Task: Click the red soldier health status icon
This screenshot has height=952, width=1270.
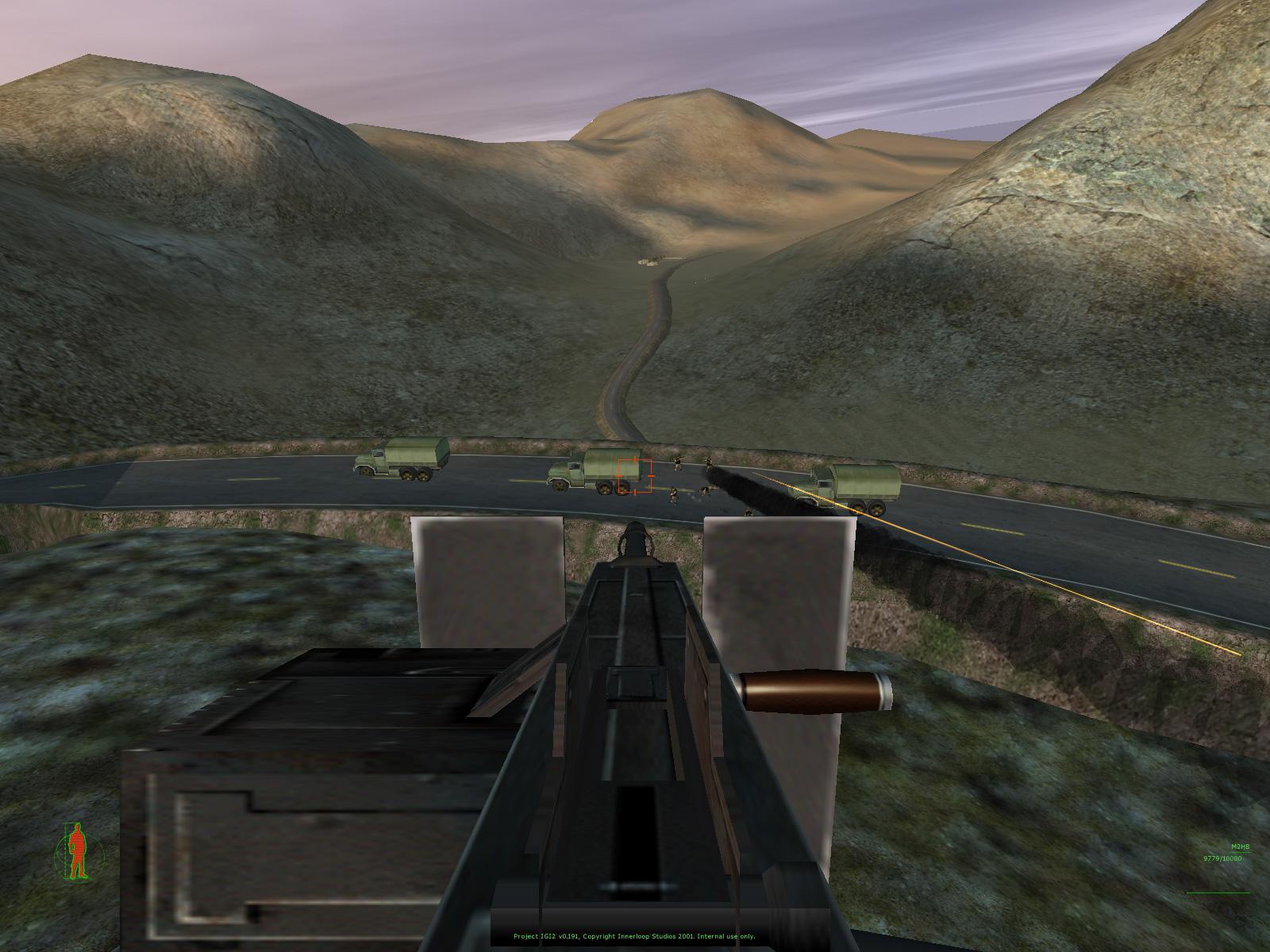Action: [x=75, y=849]
